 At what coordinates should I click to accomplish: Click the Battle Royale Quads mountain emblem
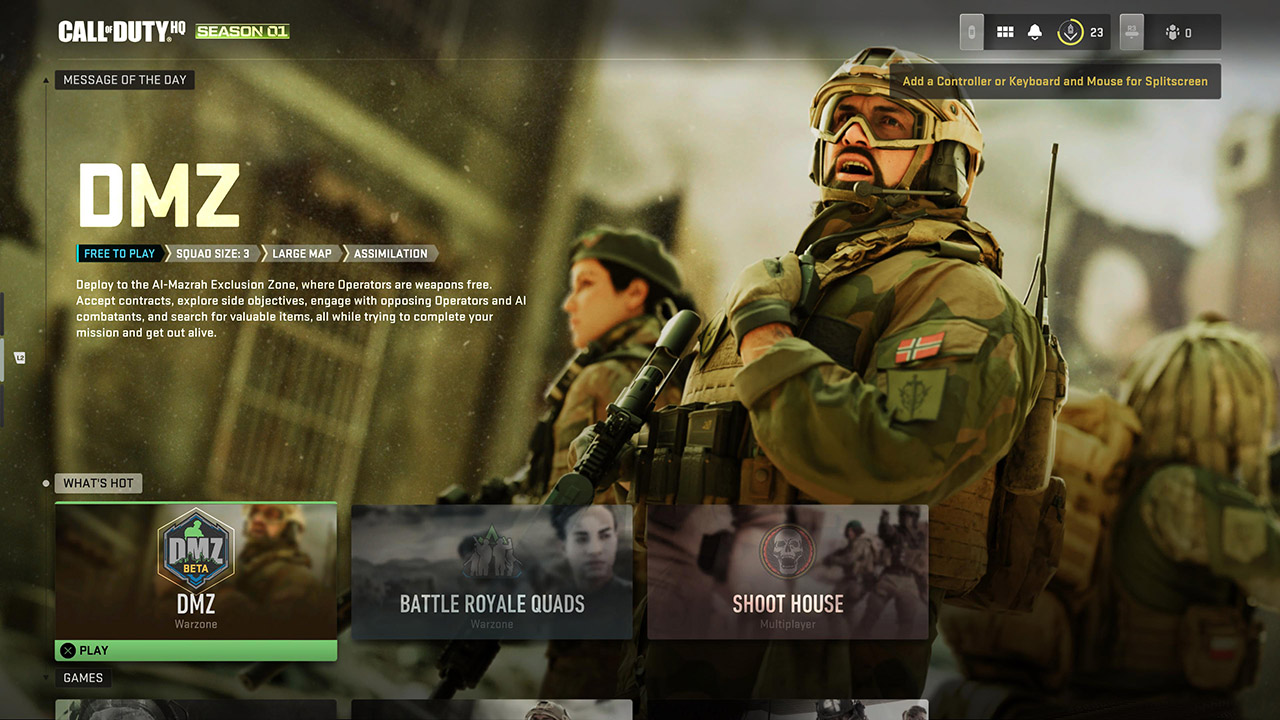[x=491, y=551]
